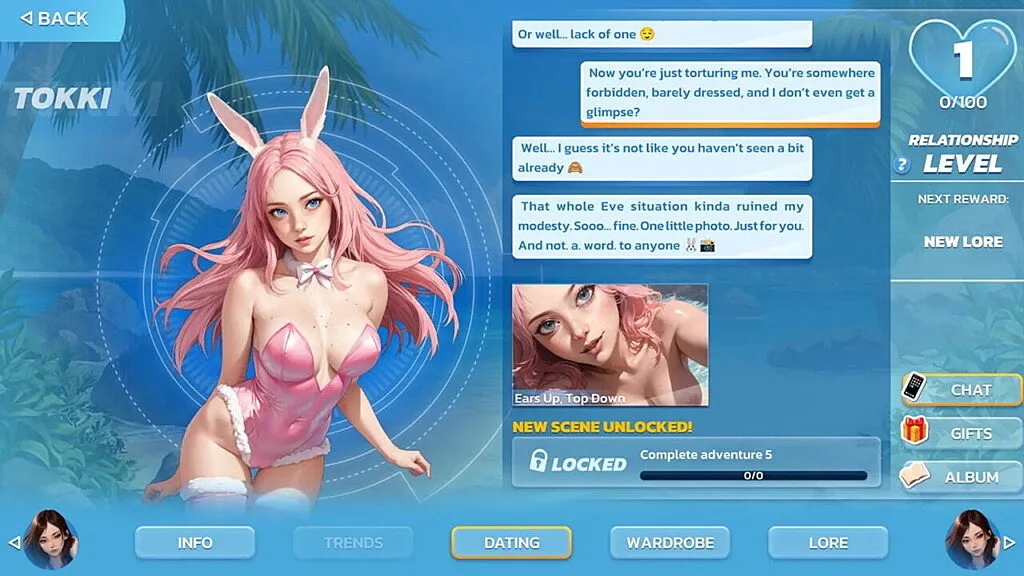
Task: Open the GIFTS menu
Action: (x=960, y=433)
